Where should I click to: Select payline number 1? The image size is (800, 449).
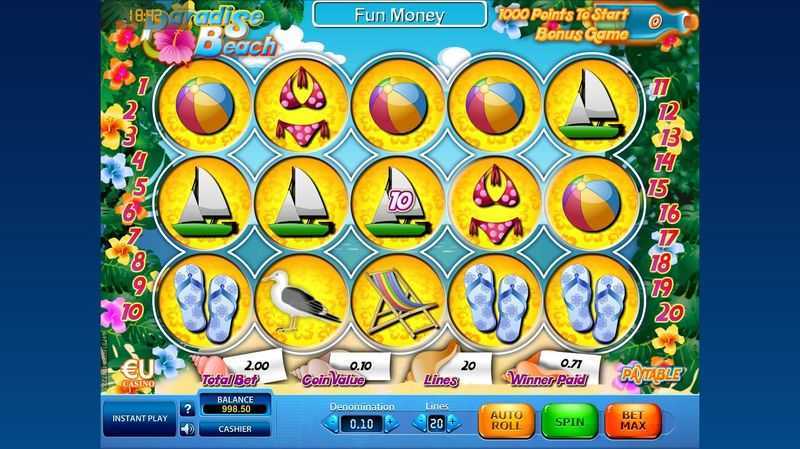142,87
